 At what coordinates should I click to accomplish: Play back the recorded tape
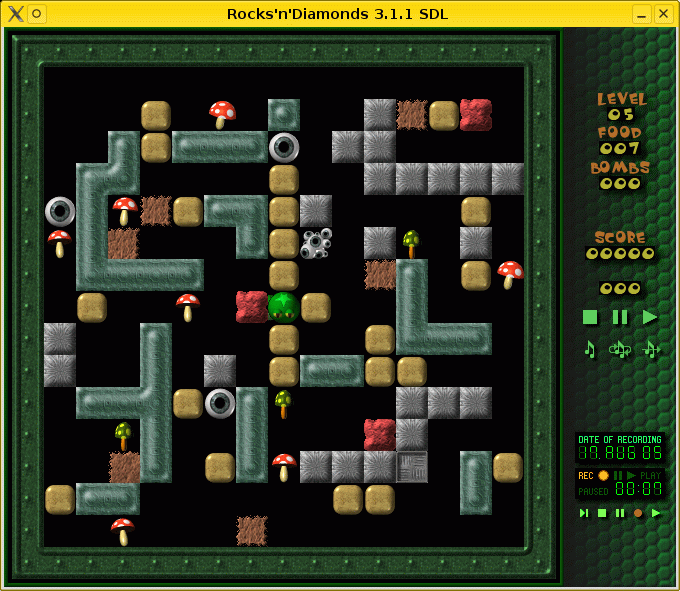tap(656, 513)
